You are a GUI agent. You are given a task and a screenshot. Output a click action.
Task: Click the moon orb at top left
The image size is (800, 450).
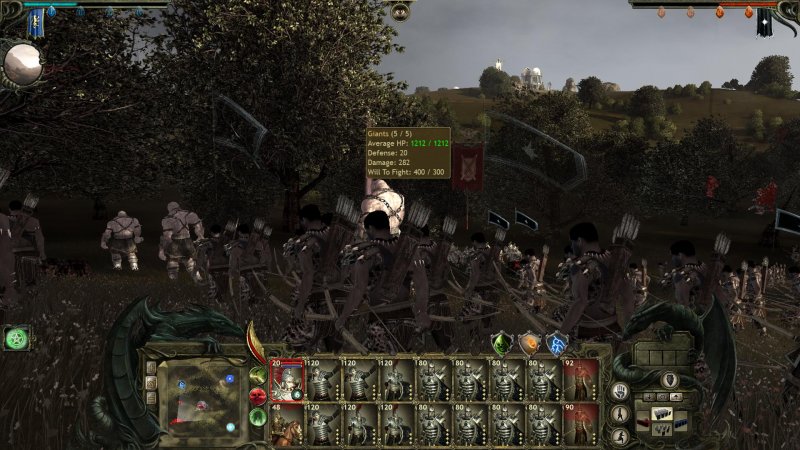coord(22,65)
